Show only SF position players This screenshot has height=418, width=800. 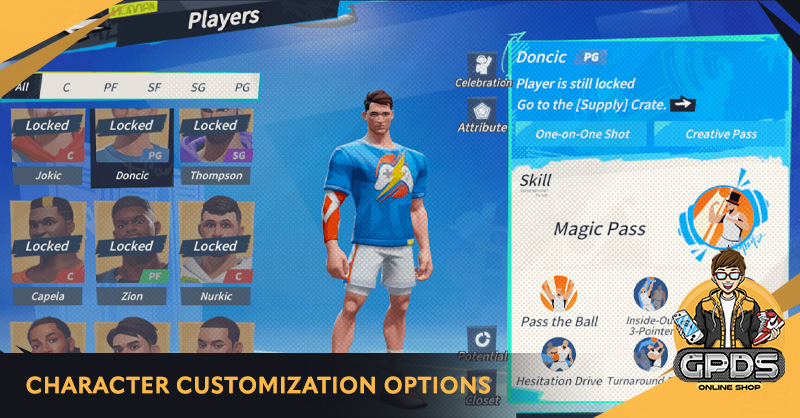[x=153, y=87]
